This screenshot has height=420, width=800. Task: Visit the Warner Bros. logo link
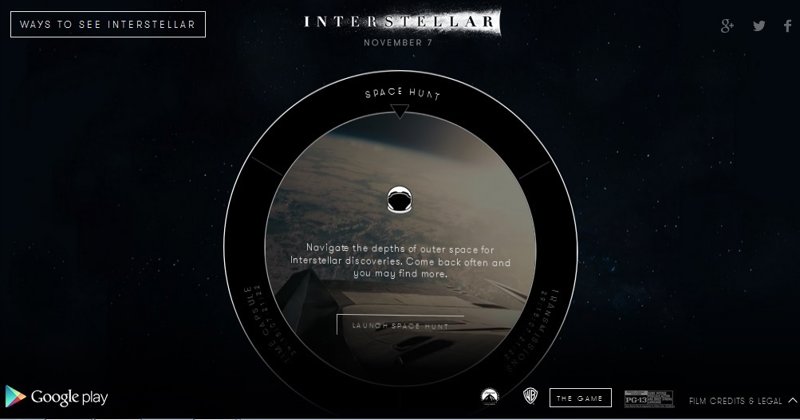527,398
